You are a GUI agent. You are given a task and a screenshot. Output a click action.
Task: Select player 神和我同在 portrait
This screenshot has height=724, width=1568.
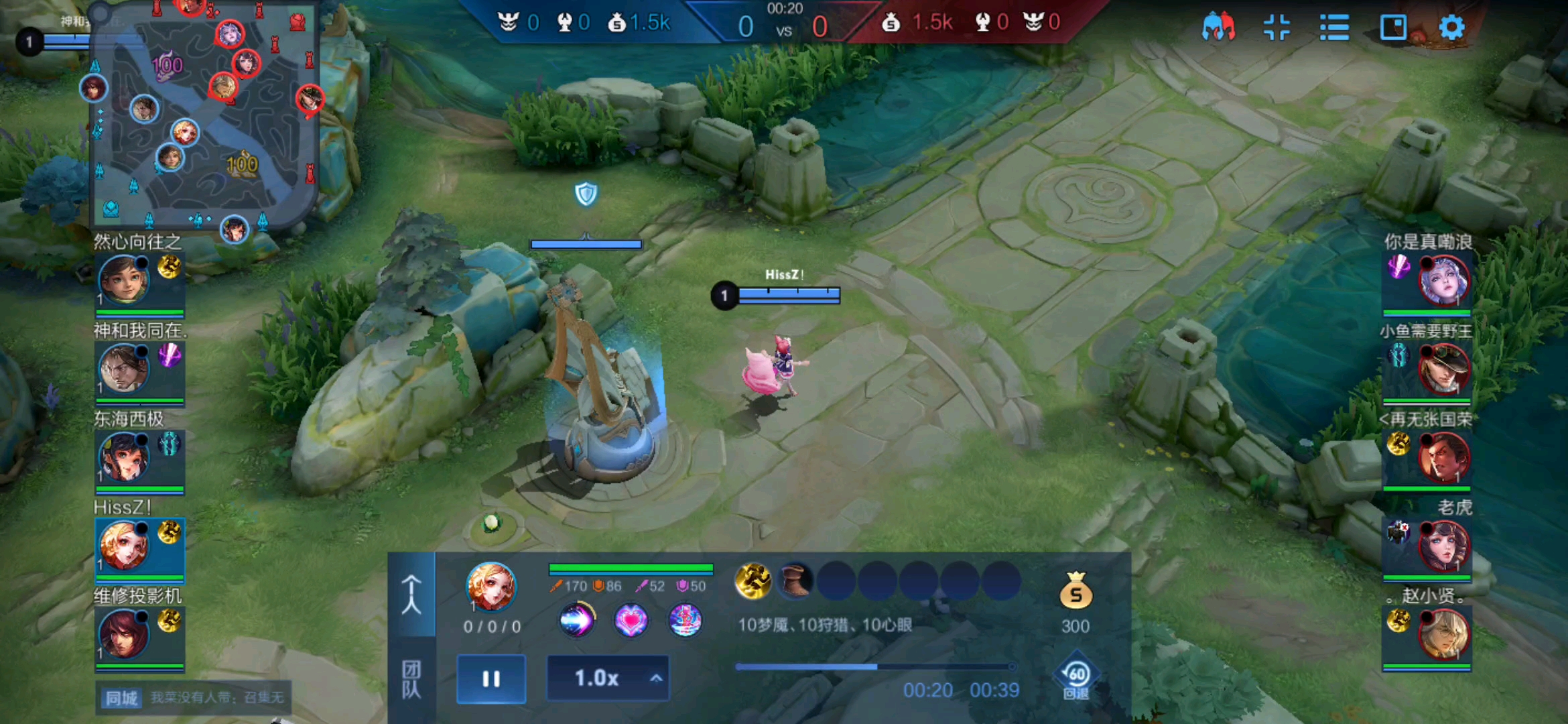pyautogui.click(x=124, y=368)
